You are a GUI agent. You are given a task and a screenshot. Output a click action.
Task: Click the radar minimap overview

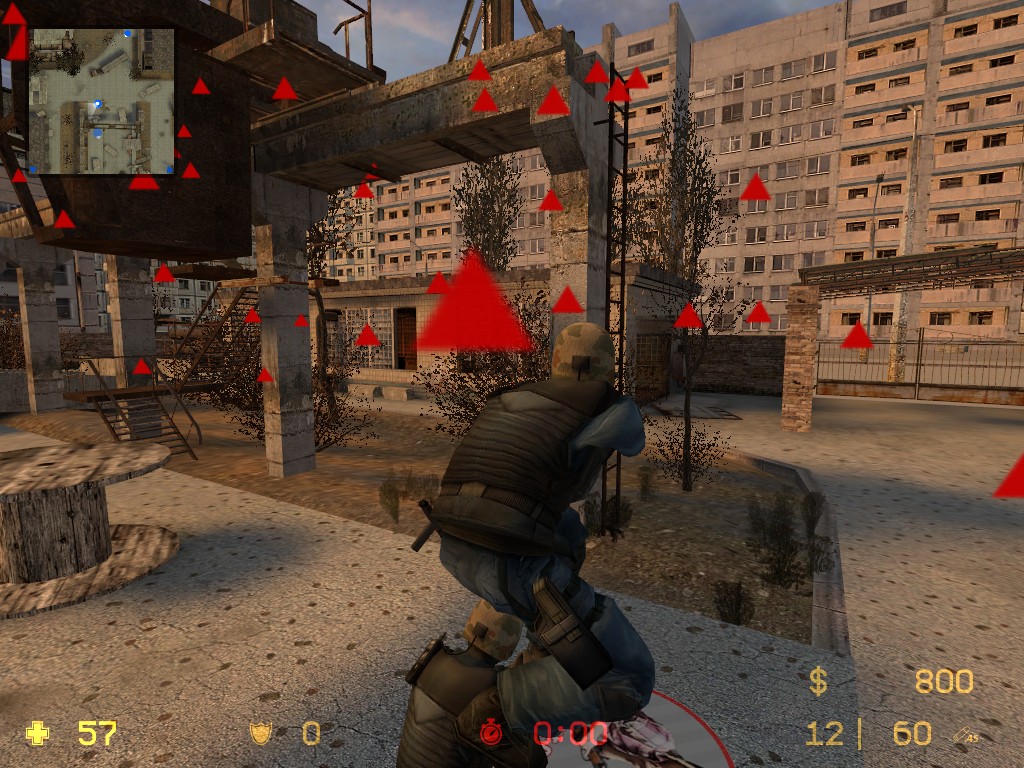102,101
